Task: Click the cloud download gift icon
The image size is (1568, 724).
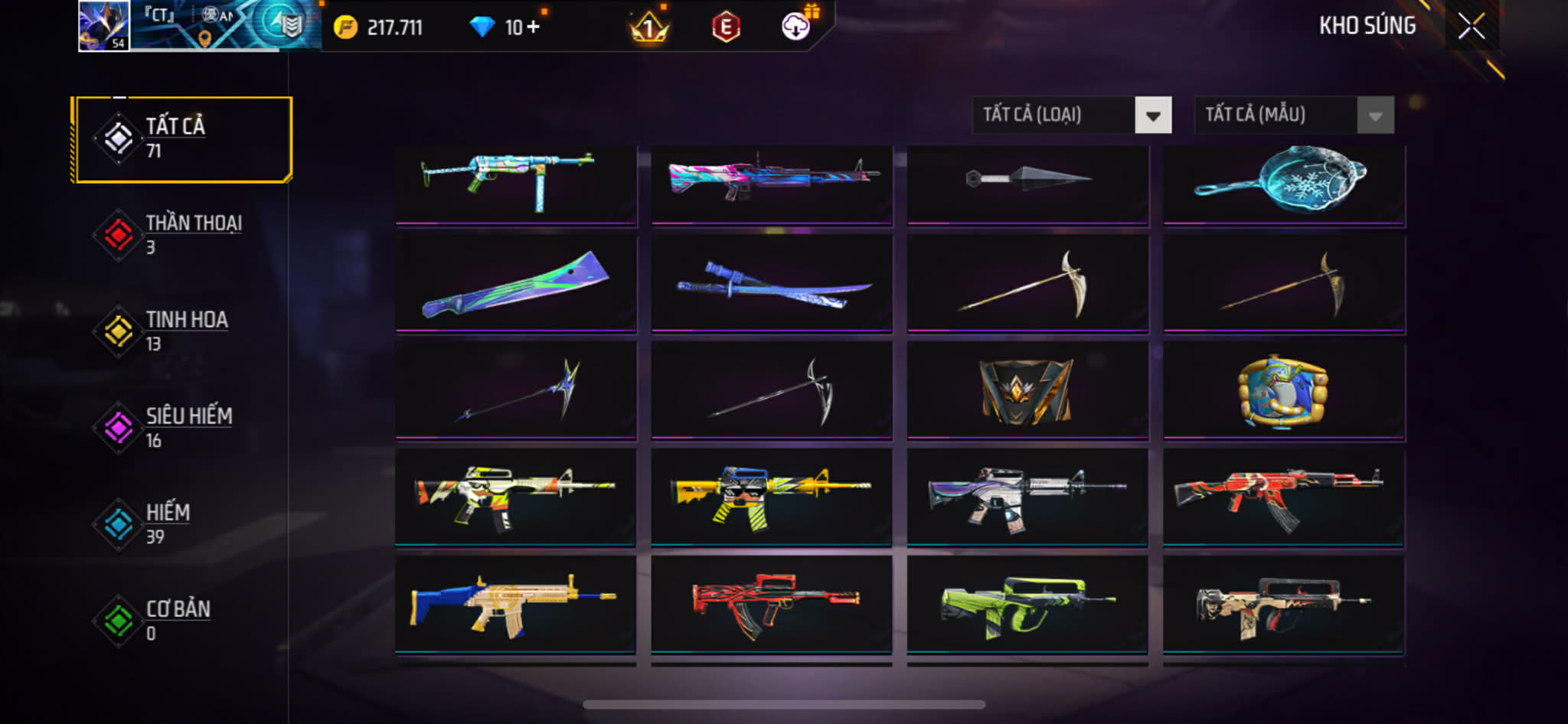Action: pos(797,26)
